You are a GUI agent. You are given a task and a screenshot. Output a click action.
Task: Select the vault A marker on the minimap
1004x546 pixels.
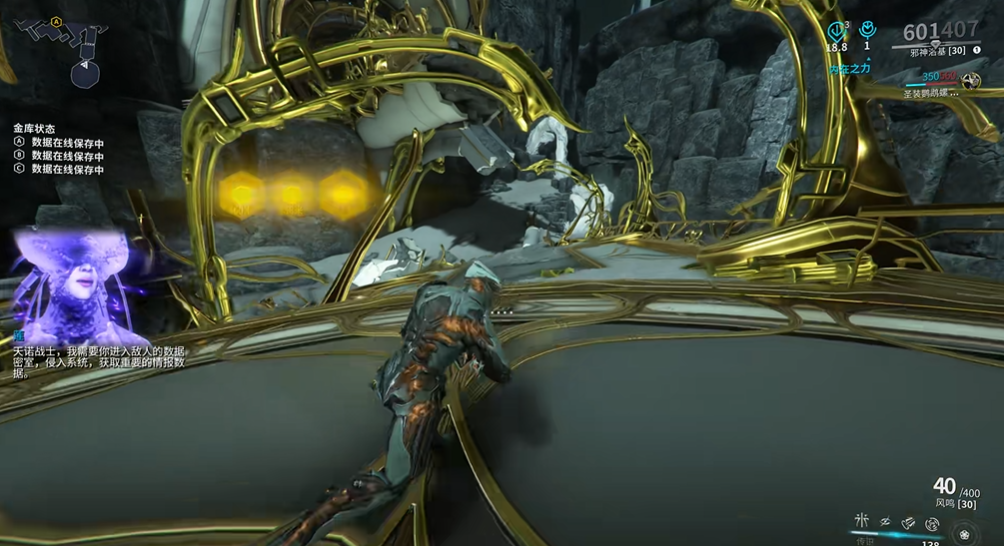point(56,21)
